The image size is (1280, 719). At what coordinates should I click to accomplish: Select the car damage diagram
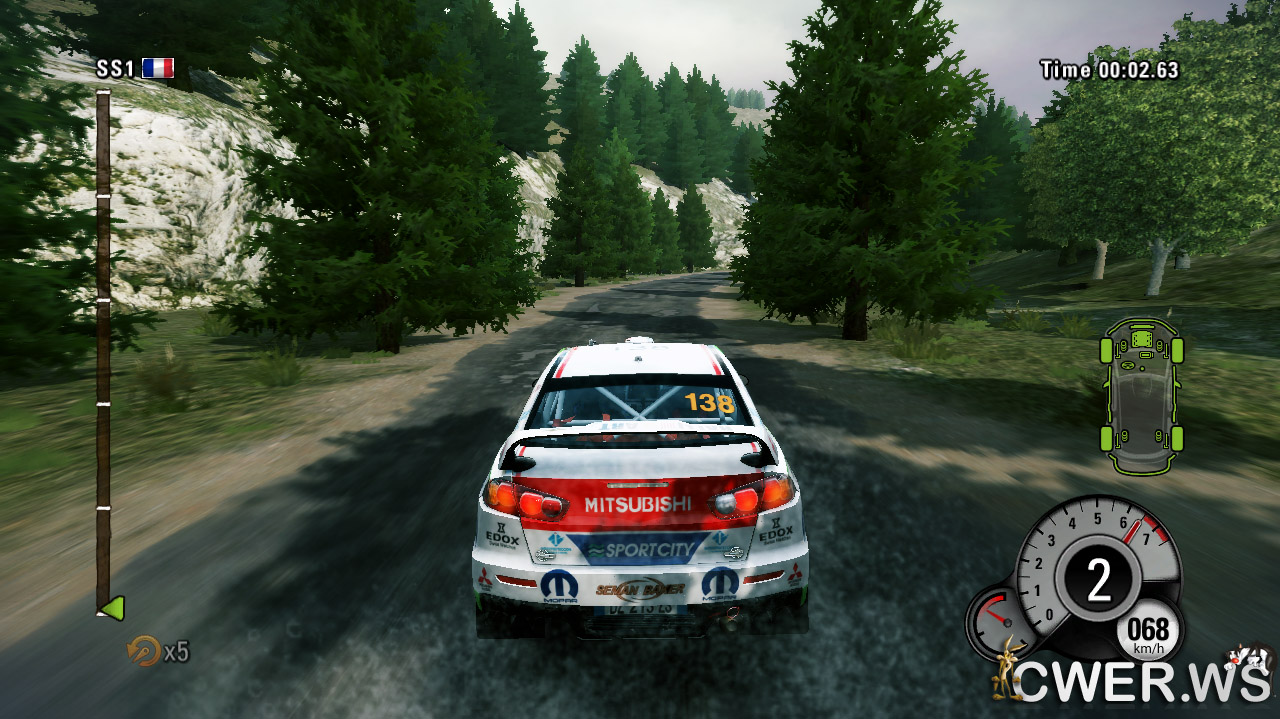point(1141,395)
